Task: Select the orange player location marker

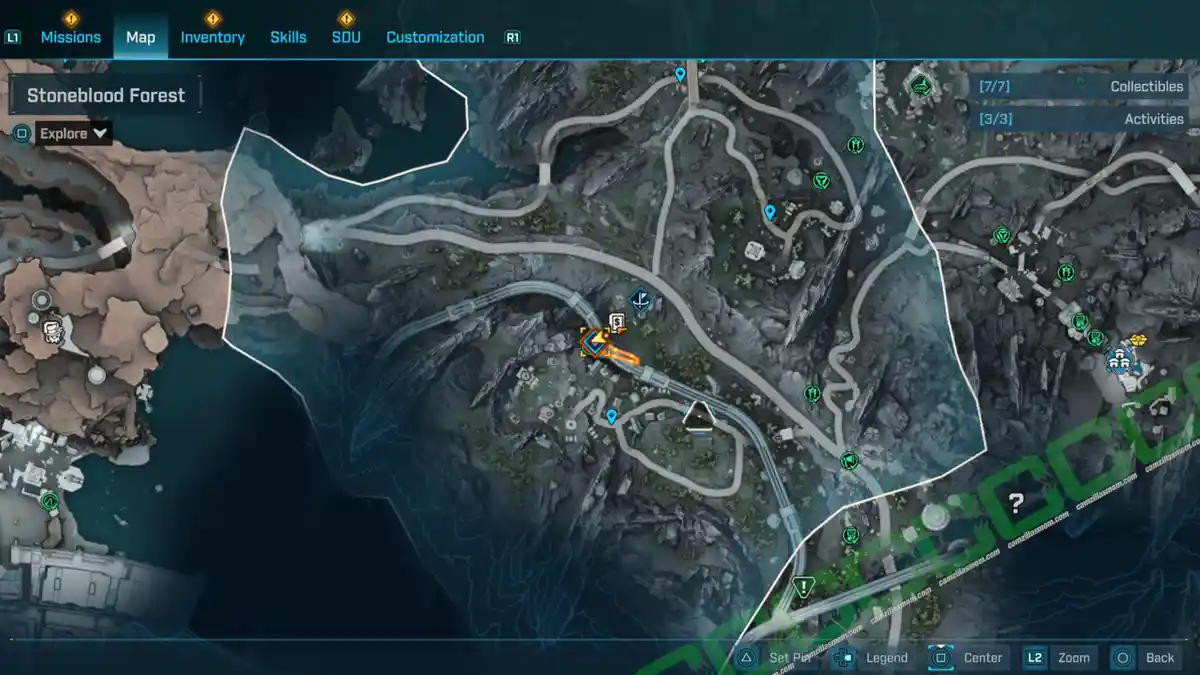Action: [596, 345]
